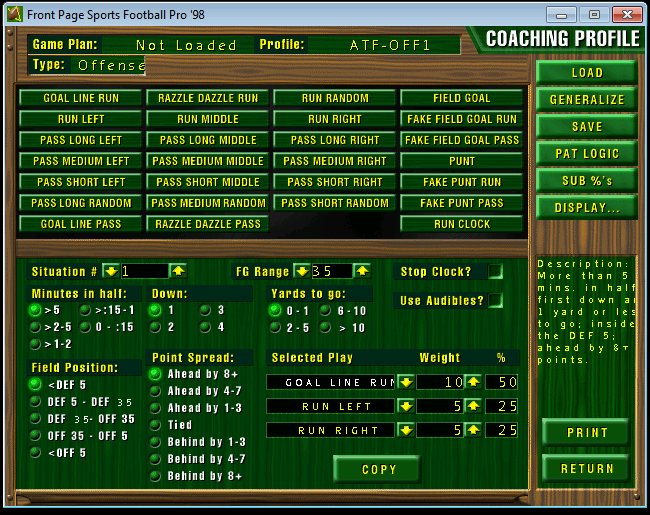Select PASS MEDIUM MIDDLE play

tap(208, 161)
